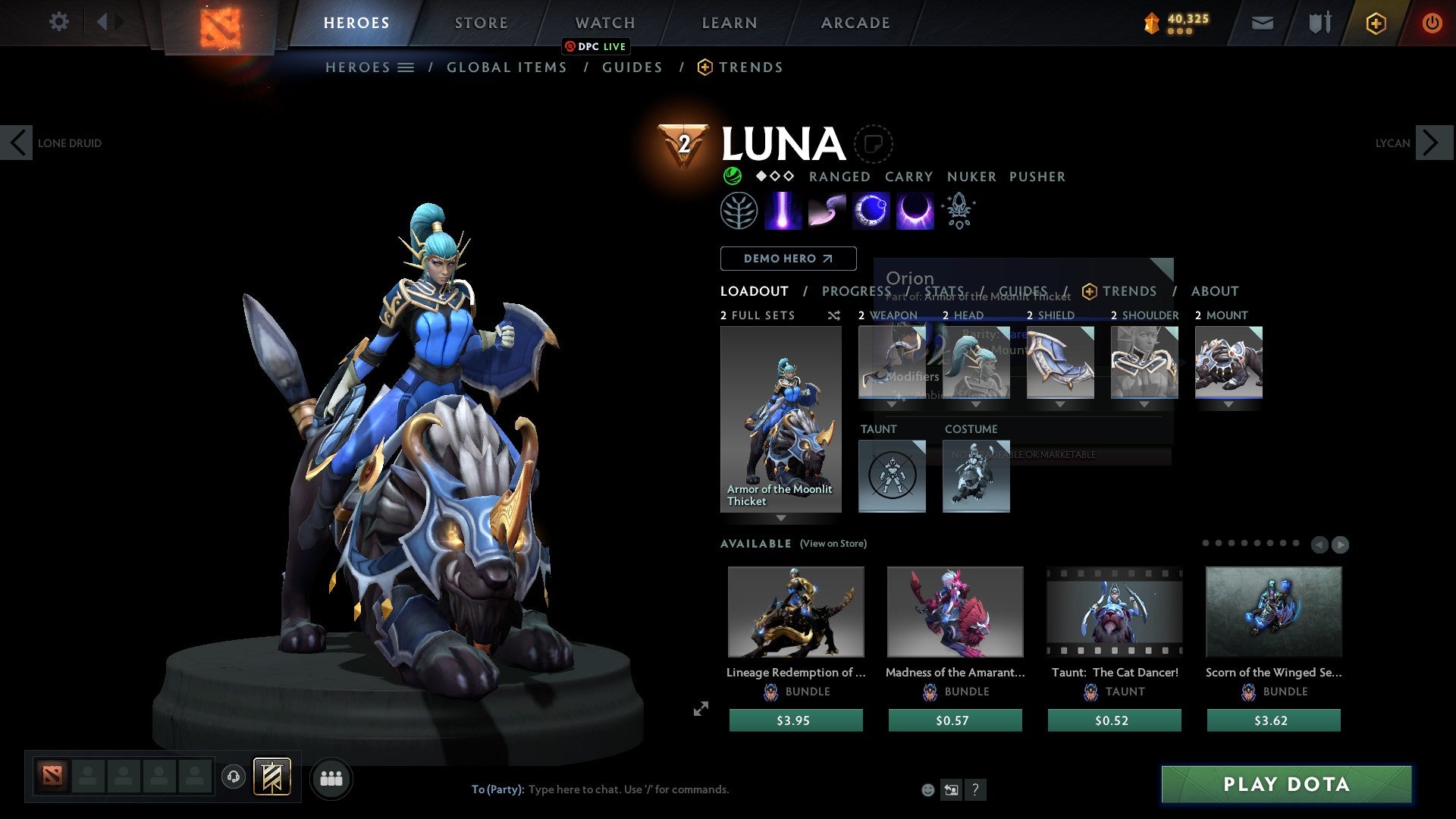This screenshot has width=1456, height=819.
Task: Expand the 2 MOUNT item slot dropdown
Action: tap(1229, 404)
